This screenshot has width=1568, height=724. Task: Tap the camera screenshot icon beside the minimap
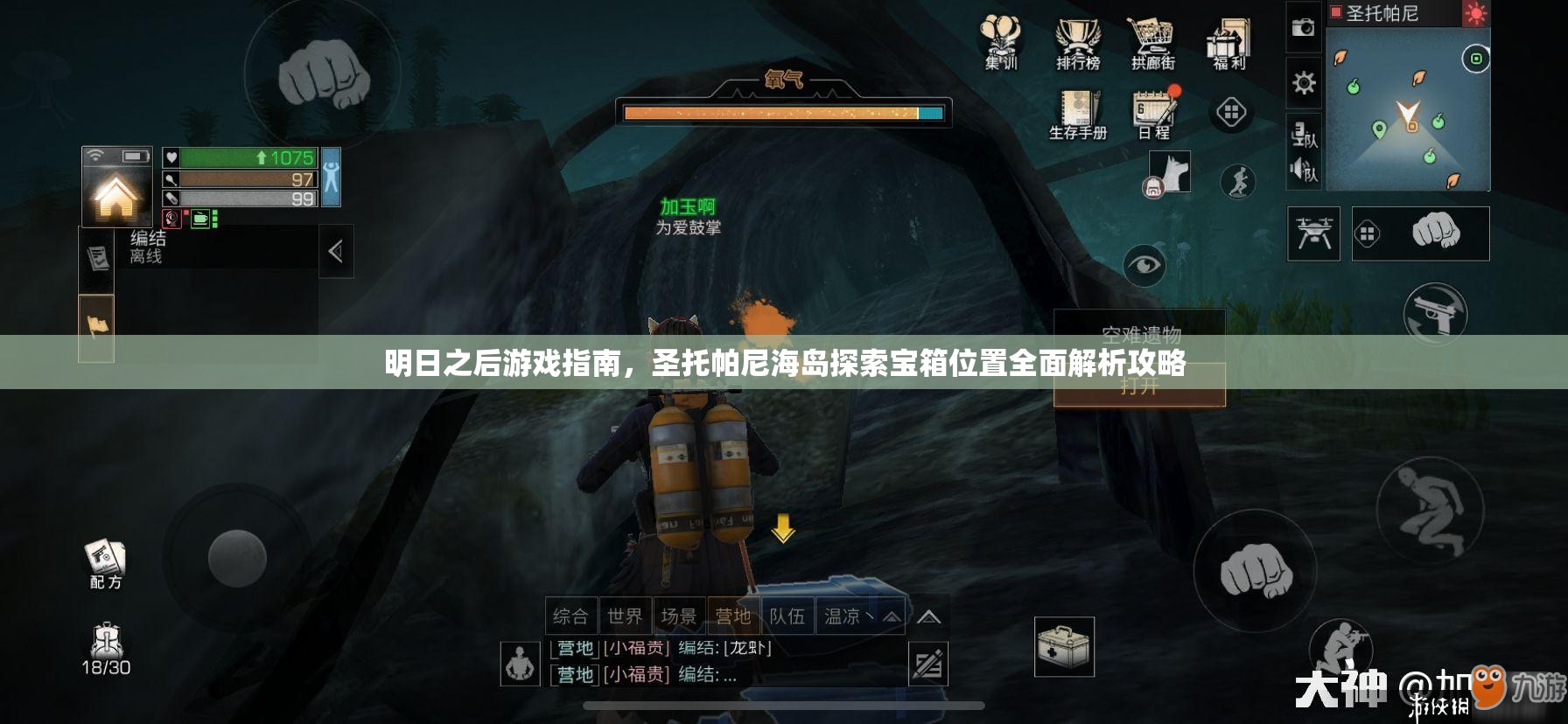[1303, 26]
